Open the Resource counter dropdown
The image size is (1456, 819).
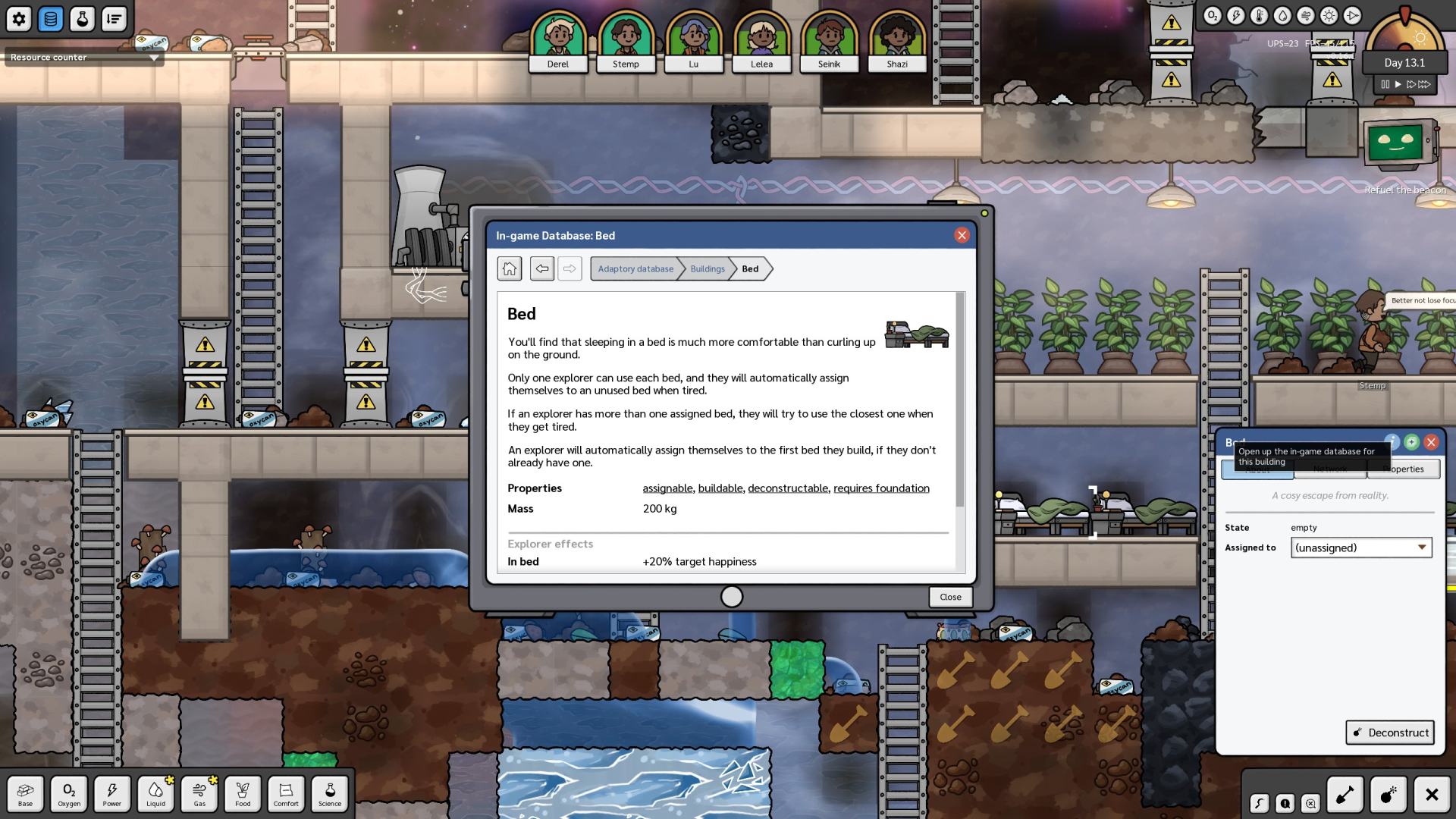click(x=83, y=58)
